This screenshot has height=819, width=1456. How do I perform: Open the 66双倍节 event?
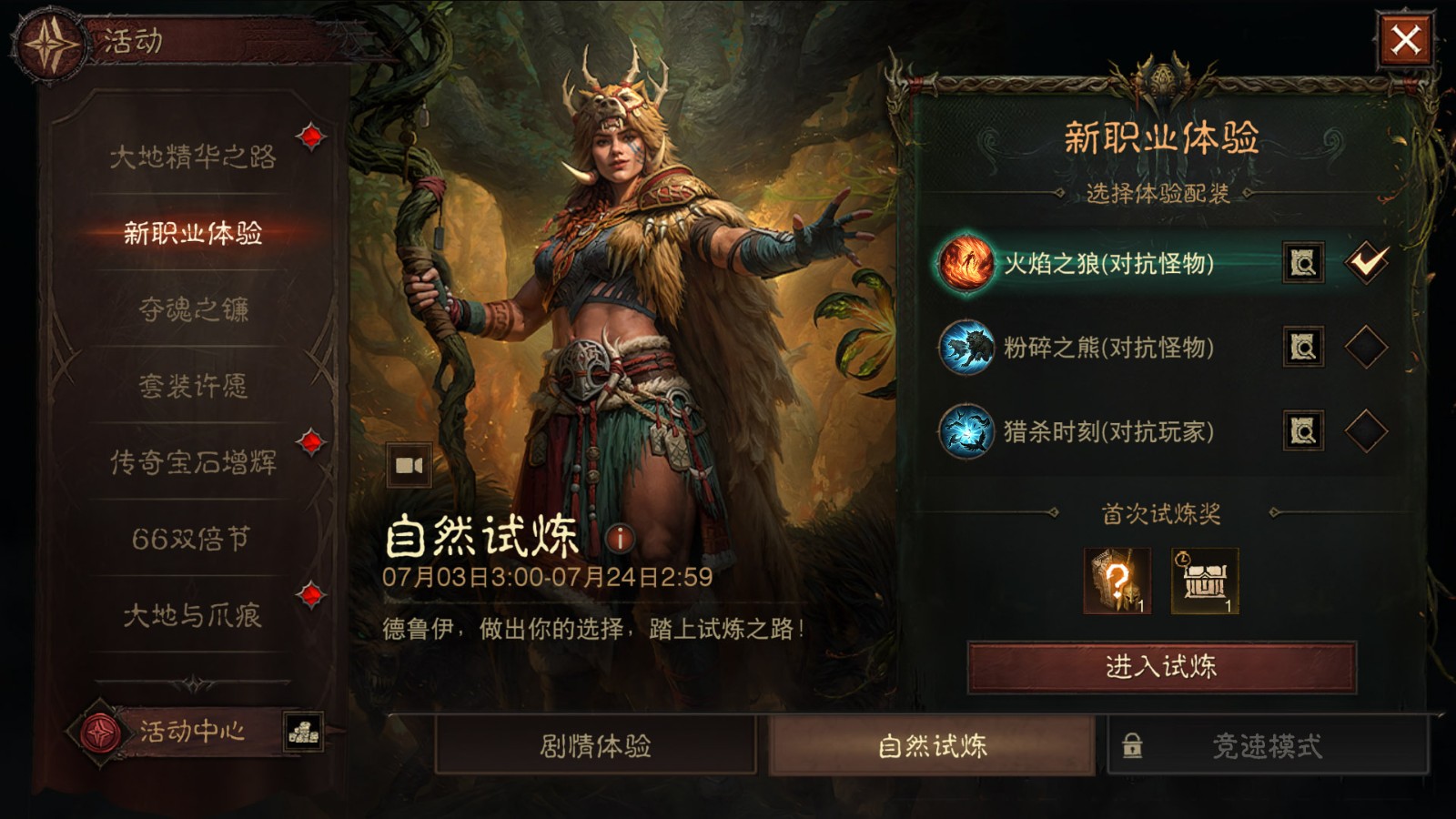click(192, 539)
